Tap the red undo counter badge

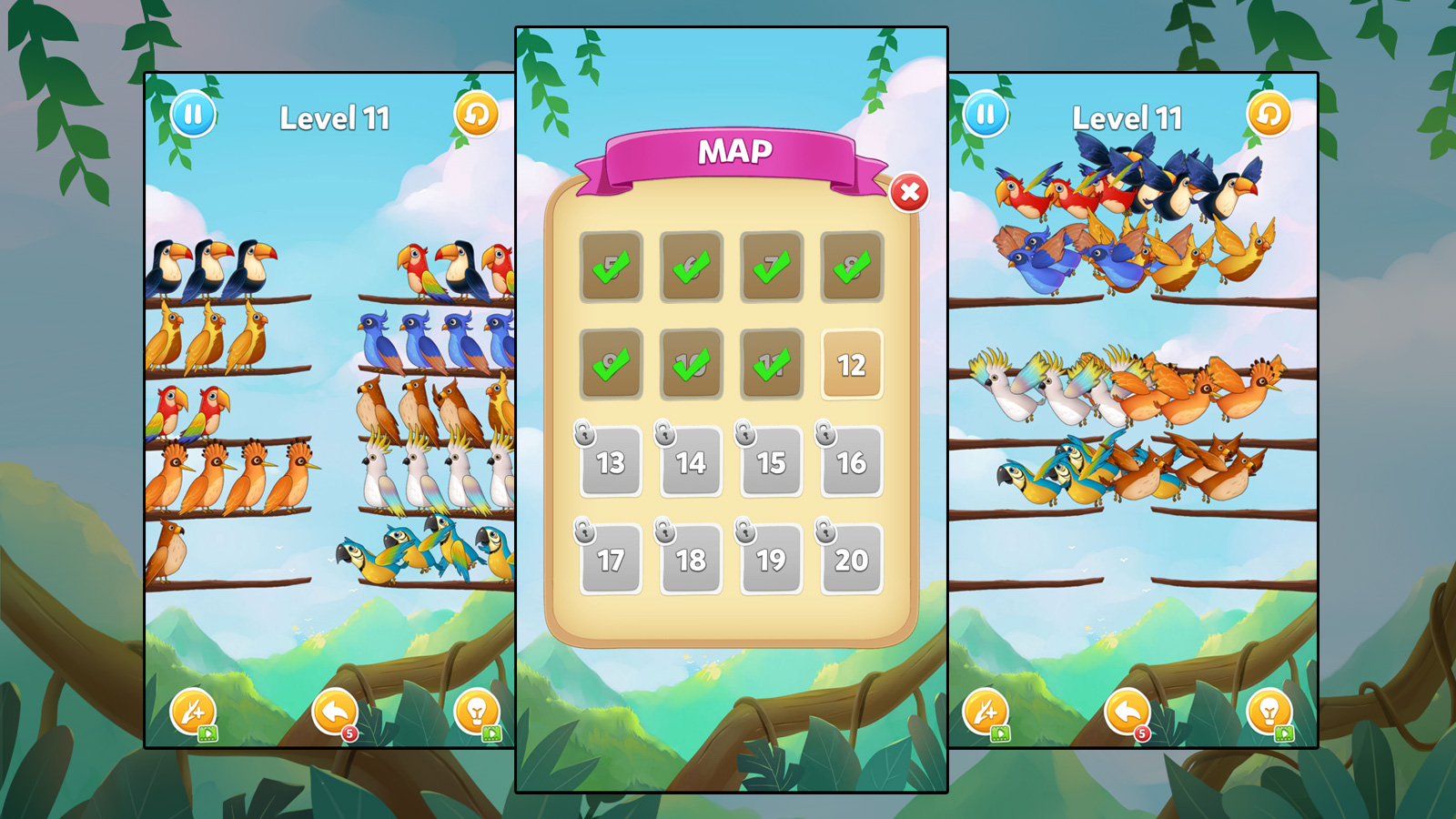(x=350, y=735)
